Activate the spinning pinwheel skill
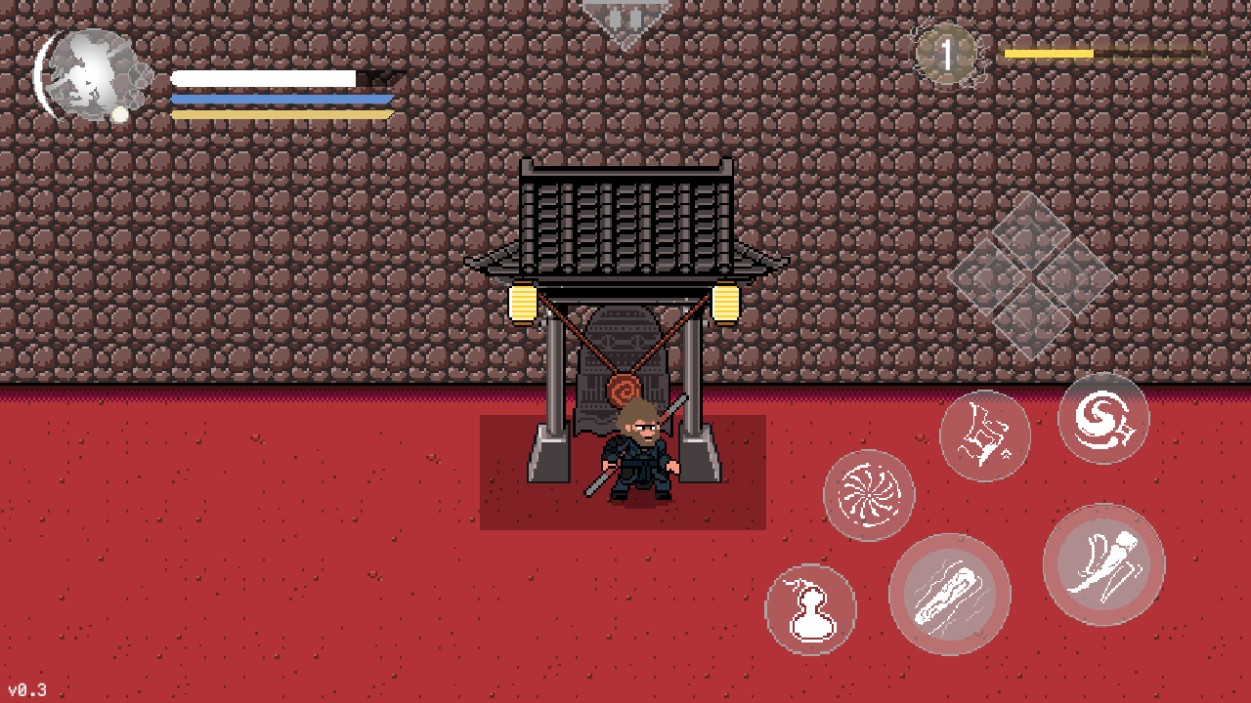 (x=868, y=495)
